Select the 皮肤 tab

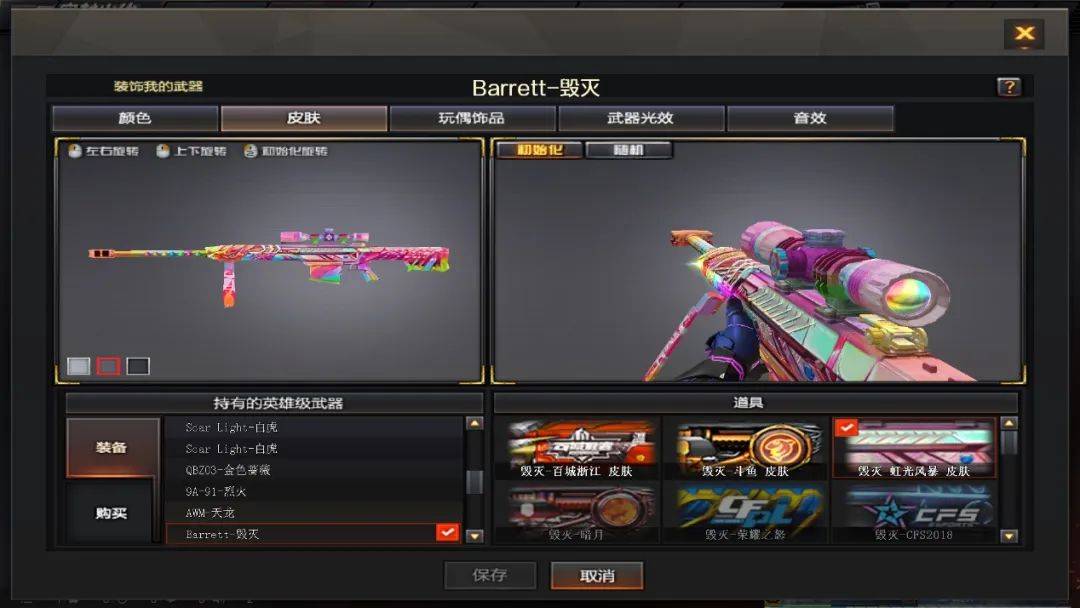point(303,118)
